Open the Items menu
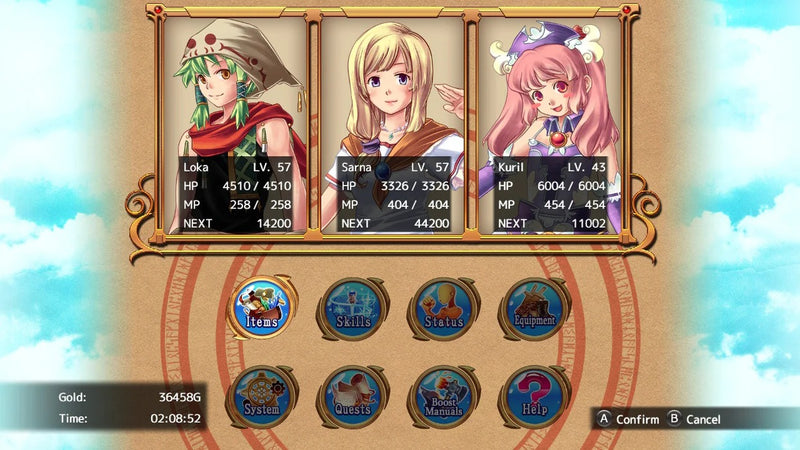This screenshot has height=450, width=800. pos(262,308)
